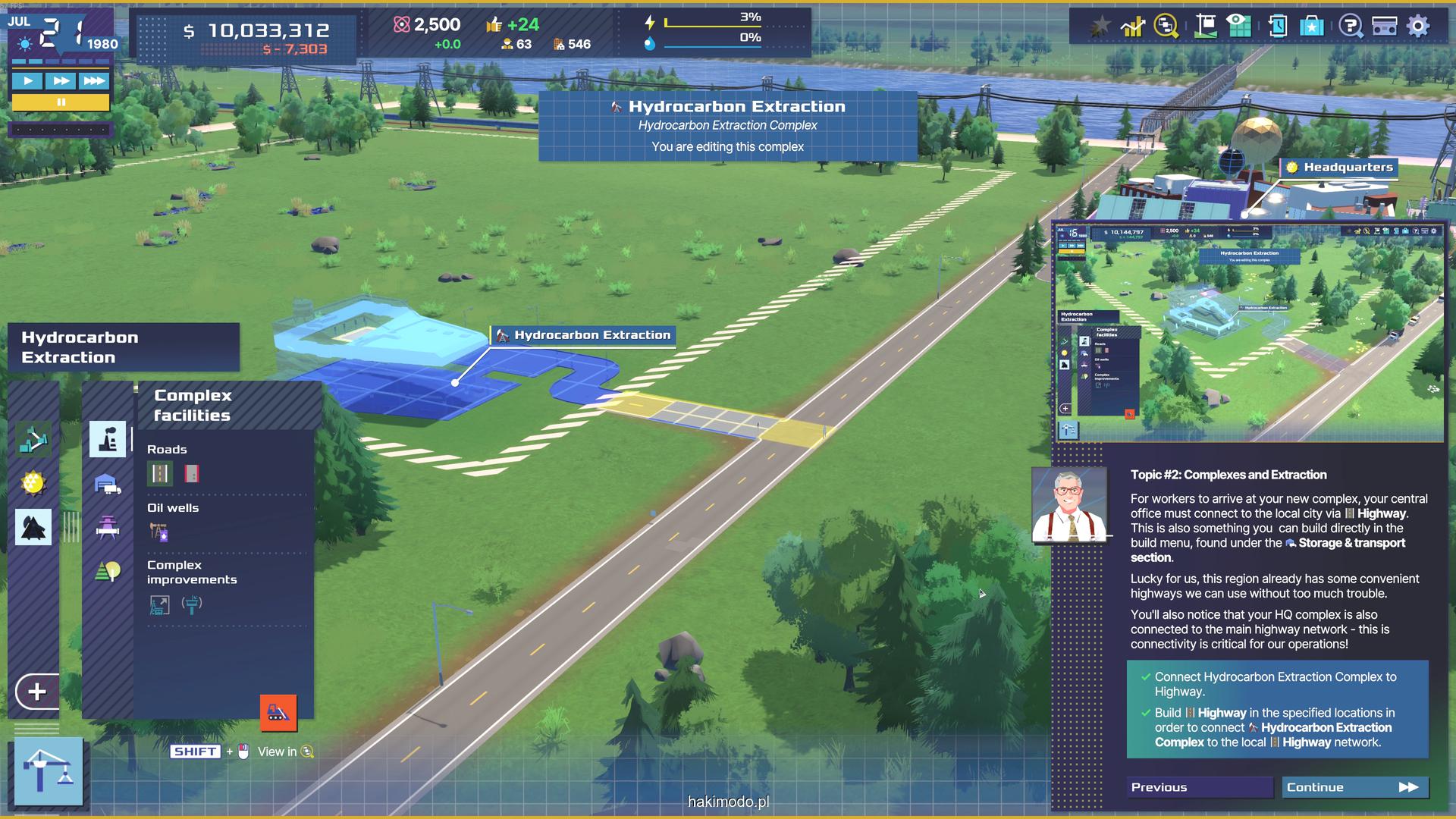The height and width of the screenshot is (819, 1456).
Task: Select the oil well pumpjack facility
Action: 158,532
